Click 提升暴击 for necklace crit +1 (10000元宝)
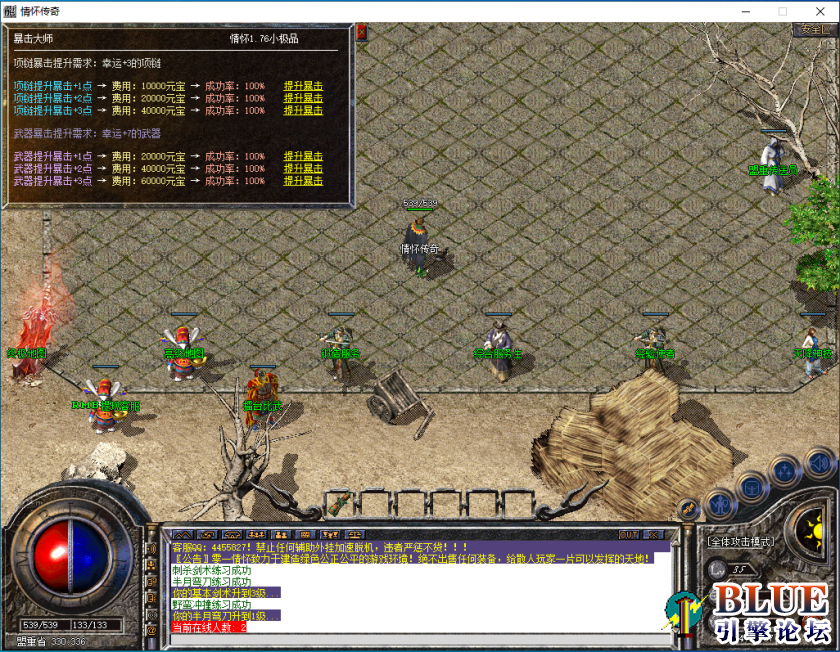Image resolution: width=840 pixels, height=652 pixels. pyautogui.click(x=303, y=86)
